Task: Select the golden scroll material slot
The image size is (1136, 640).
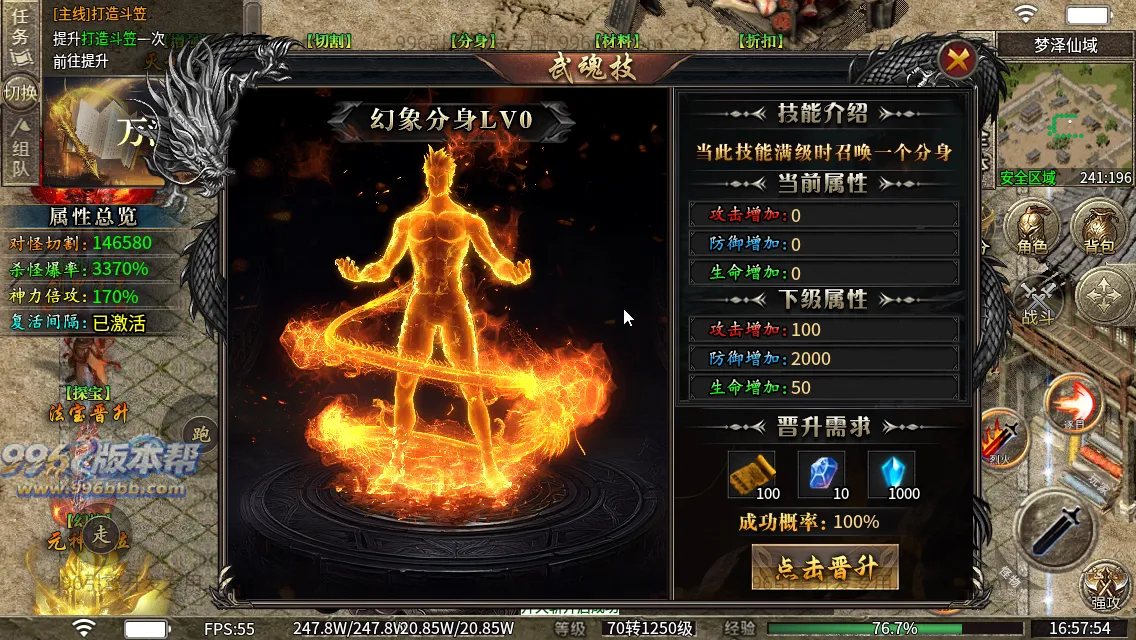Action: point(751,472)
